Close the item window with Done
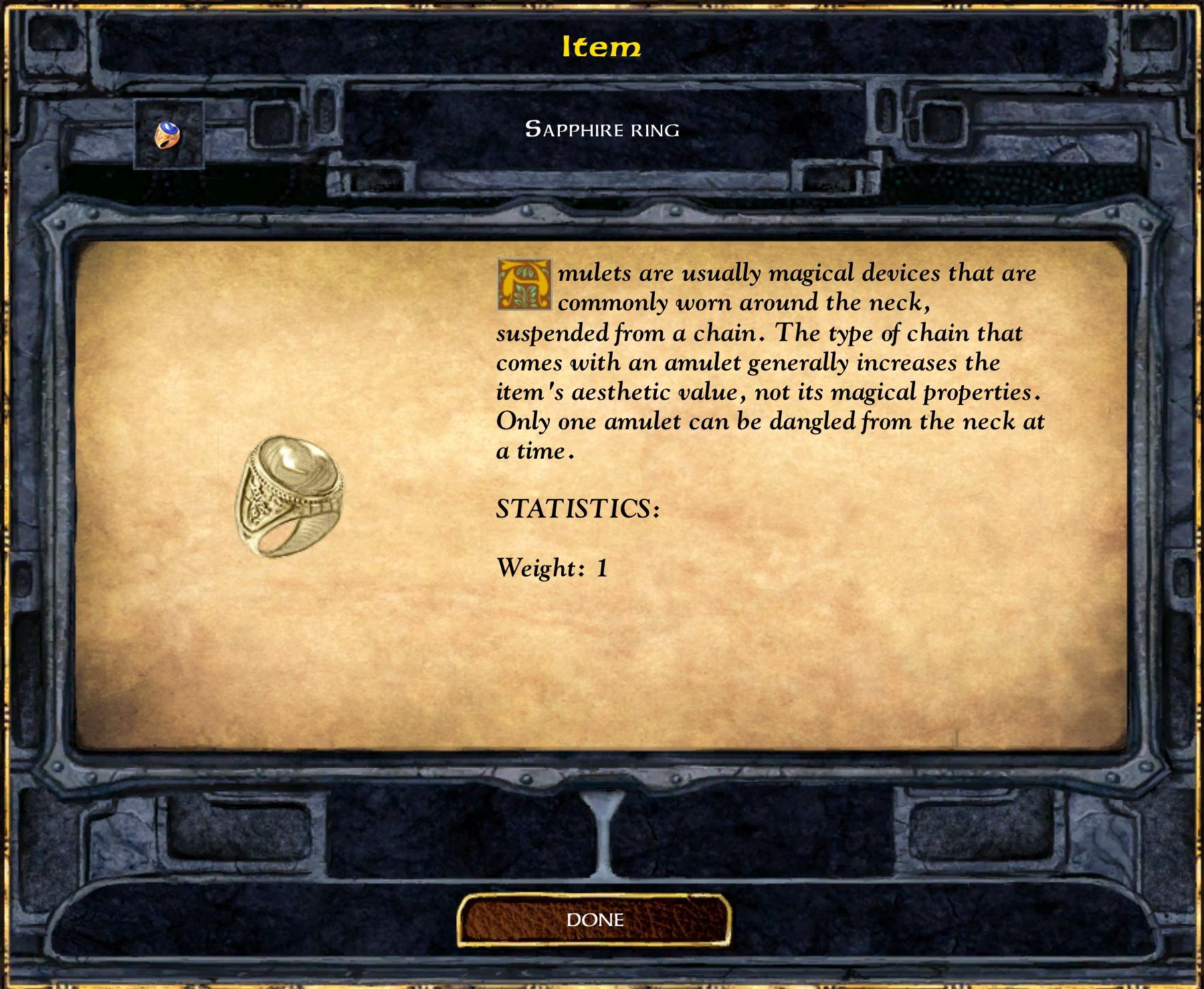The image size is (1204, 989). point(594,920)
